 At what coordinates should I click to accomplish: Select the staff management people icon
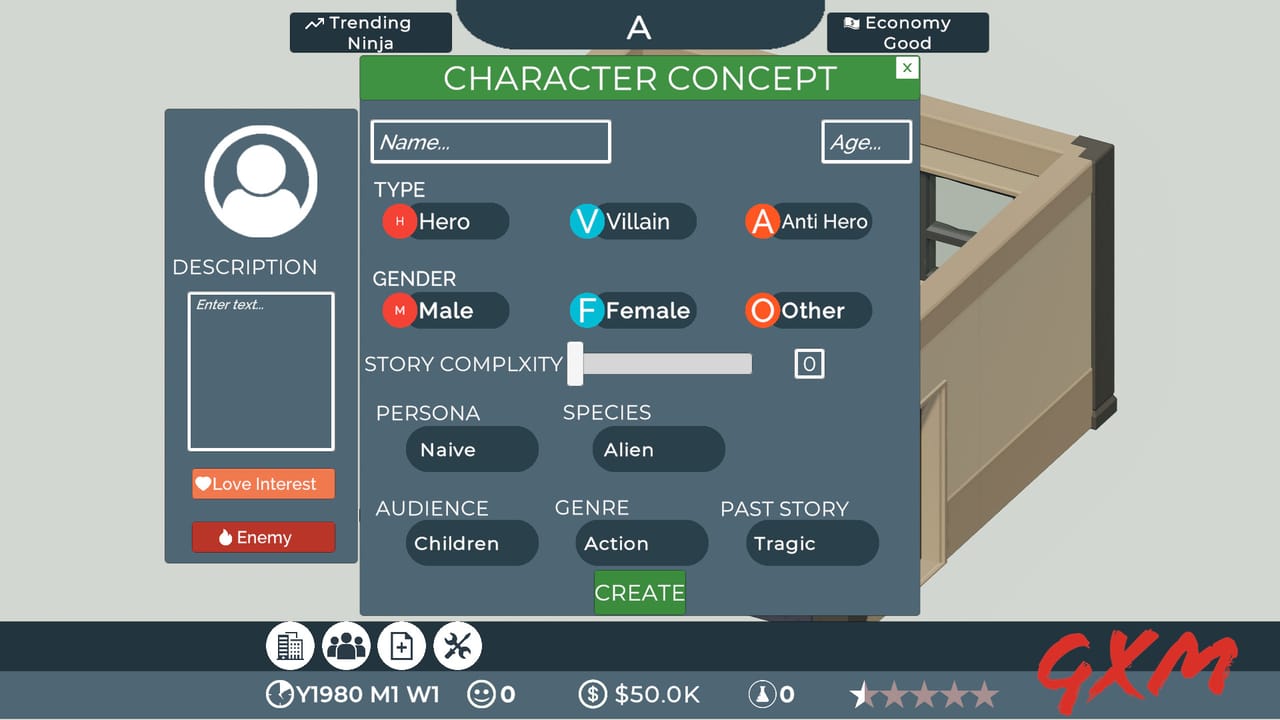[x=346, y=645]
